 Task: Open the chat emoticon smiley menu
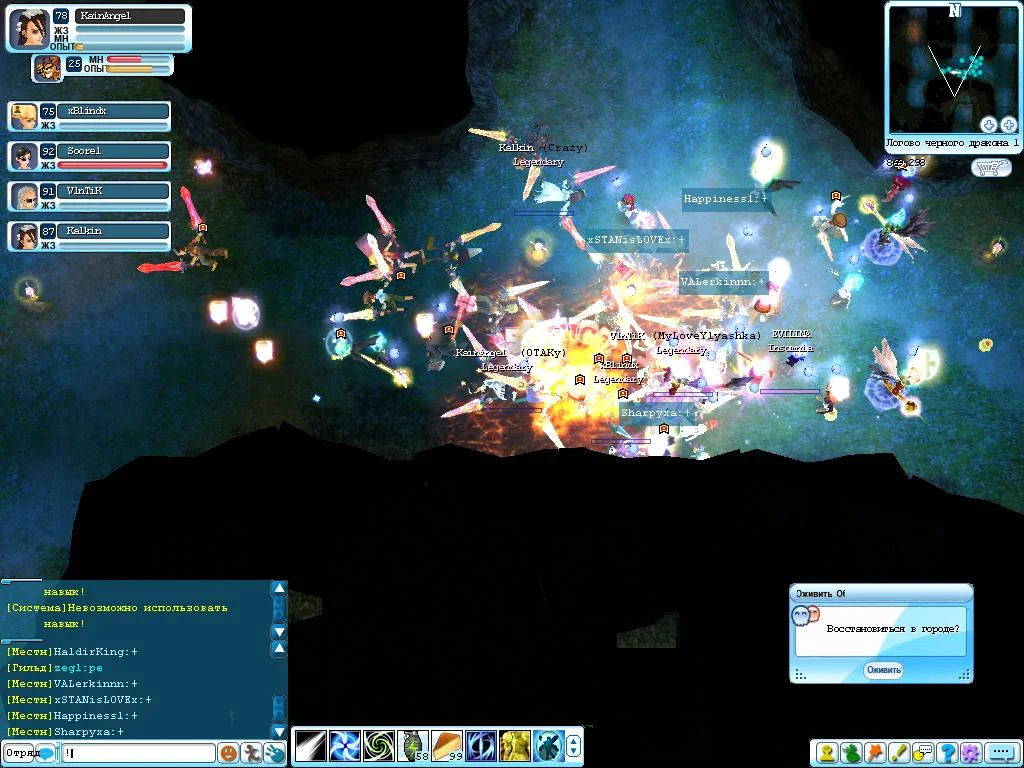click(229, 753)
